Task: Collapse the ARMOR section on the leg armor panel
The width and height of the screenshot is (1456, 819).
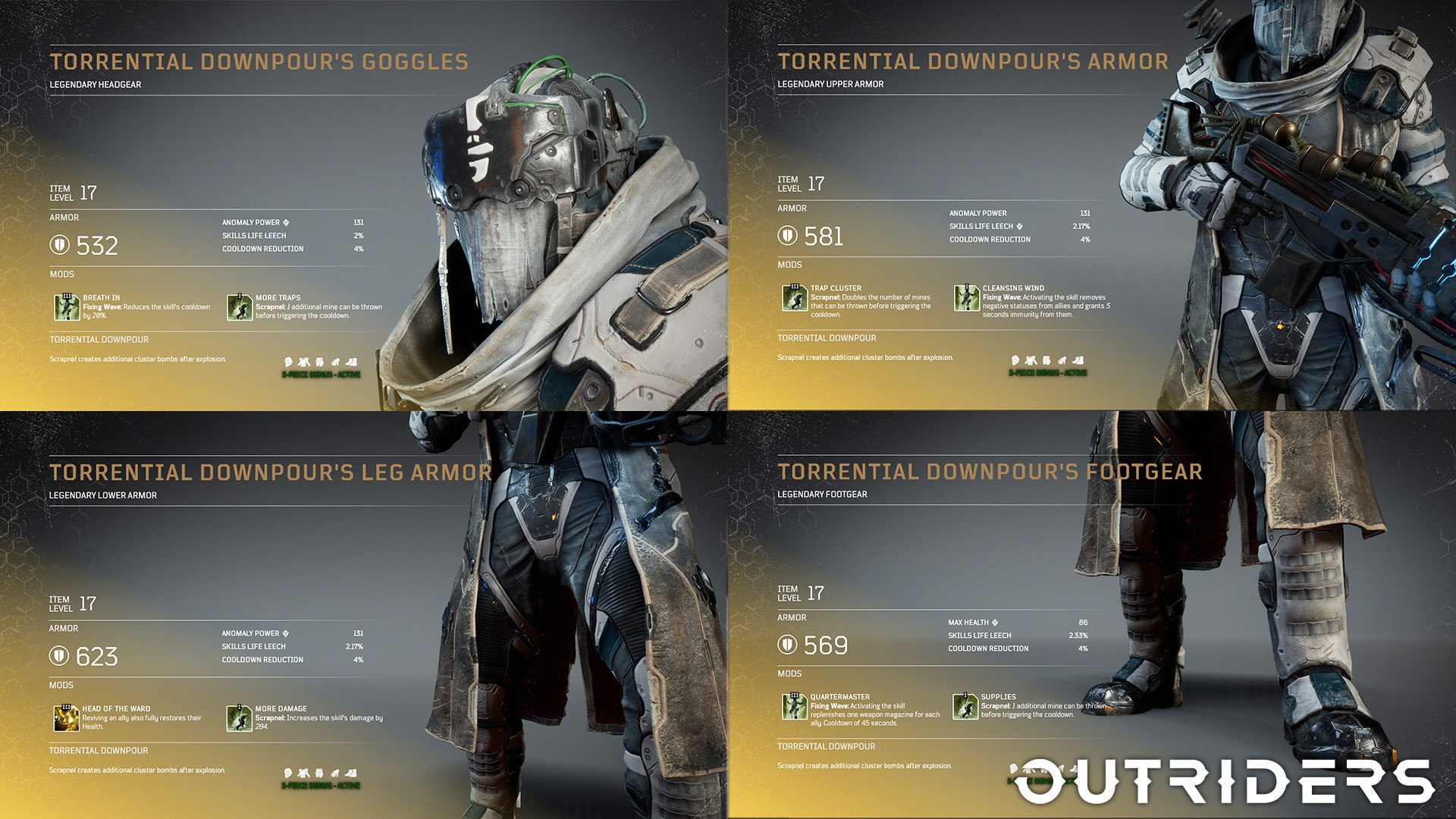Action: click(x=64, y=628)
